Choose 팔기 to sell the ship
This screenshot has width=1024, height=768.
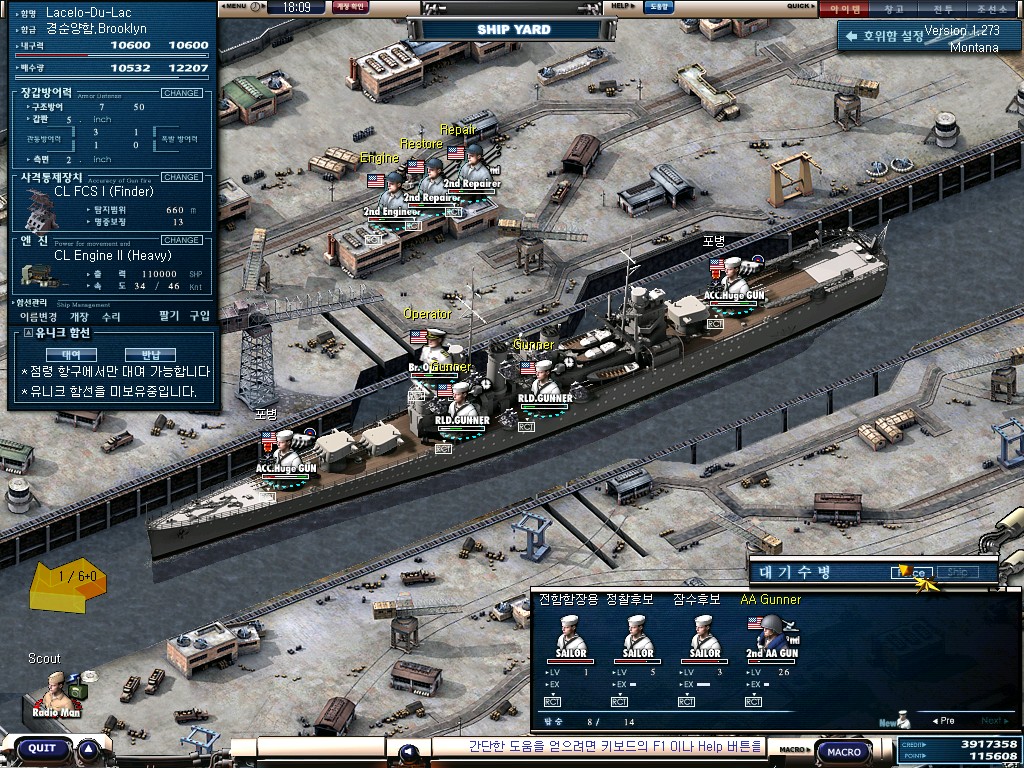[x=168, y=316]
